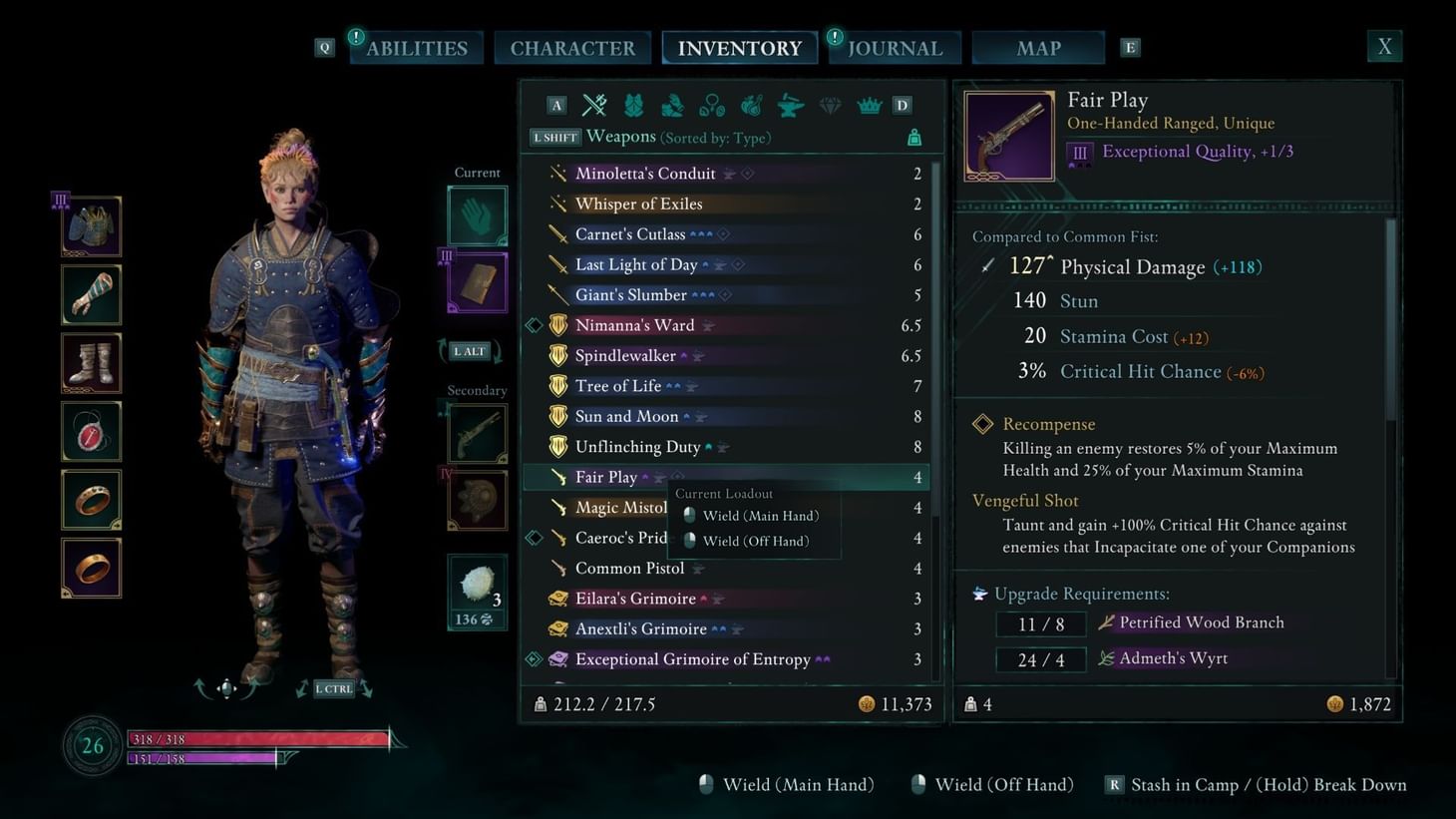
Task: Select the Eilara's Grimoire entry
Action: pos(636,598)
